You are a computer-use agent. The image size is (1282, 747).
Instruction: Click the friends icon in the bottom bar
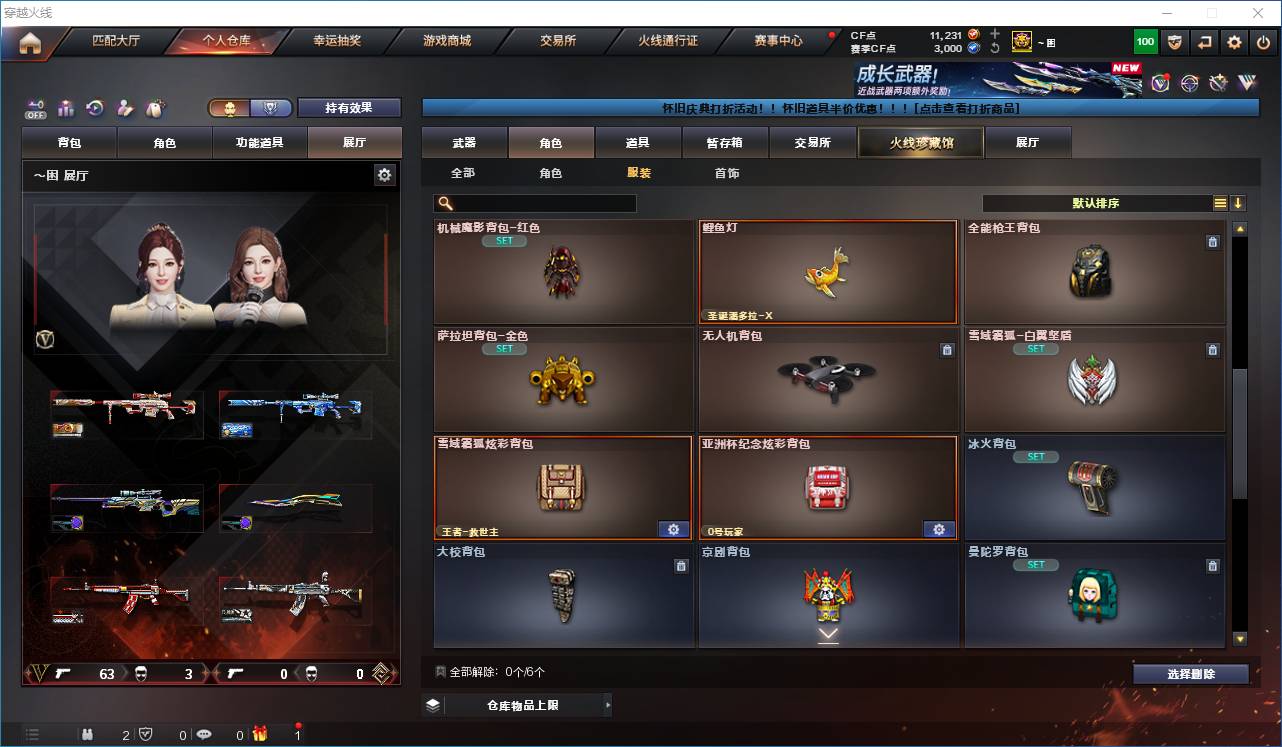[x=88, y=733]
